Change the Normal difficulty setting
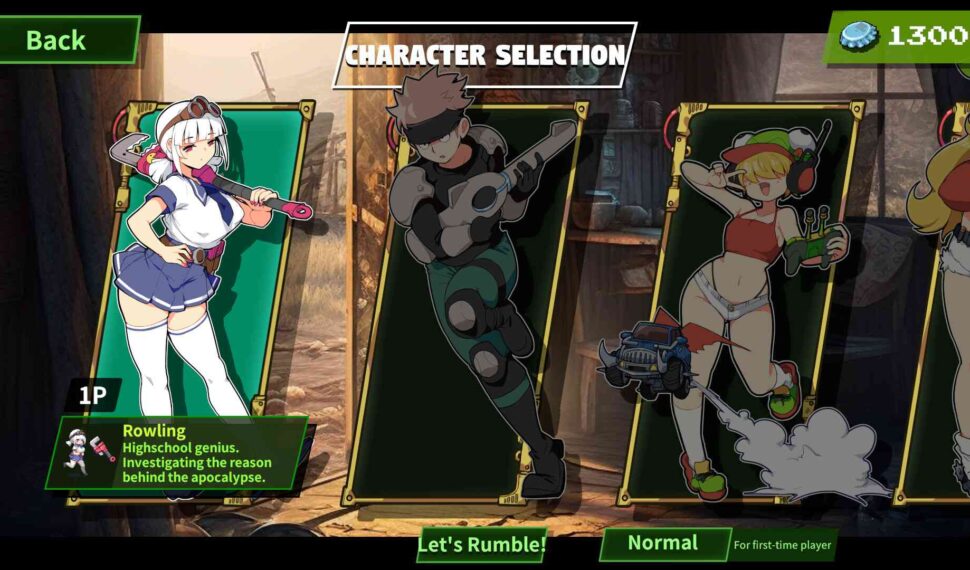The image size is (970, 570). click(x=664, y=543)
